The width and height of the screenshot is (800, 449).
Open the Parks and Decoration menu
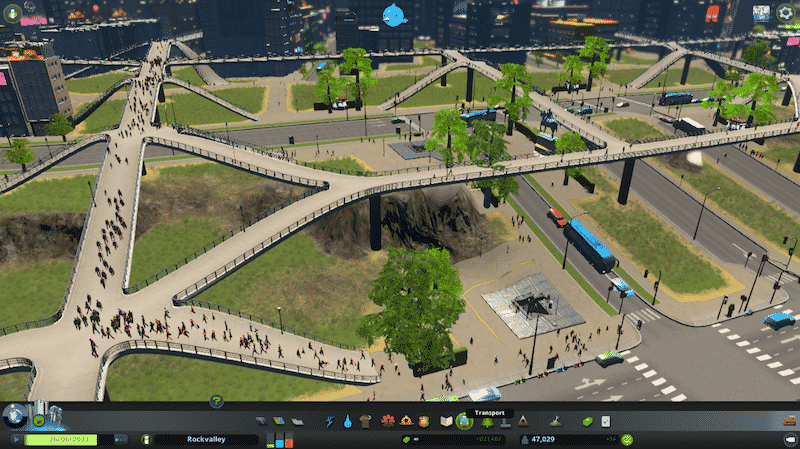tap(487, 422)
